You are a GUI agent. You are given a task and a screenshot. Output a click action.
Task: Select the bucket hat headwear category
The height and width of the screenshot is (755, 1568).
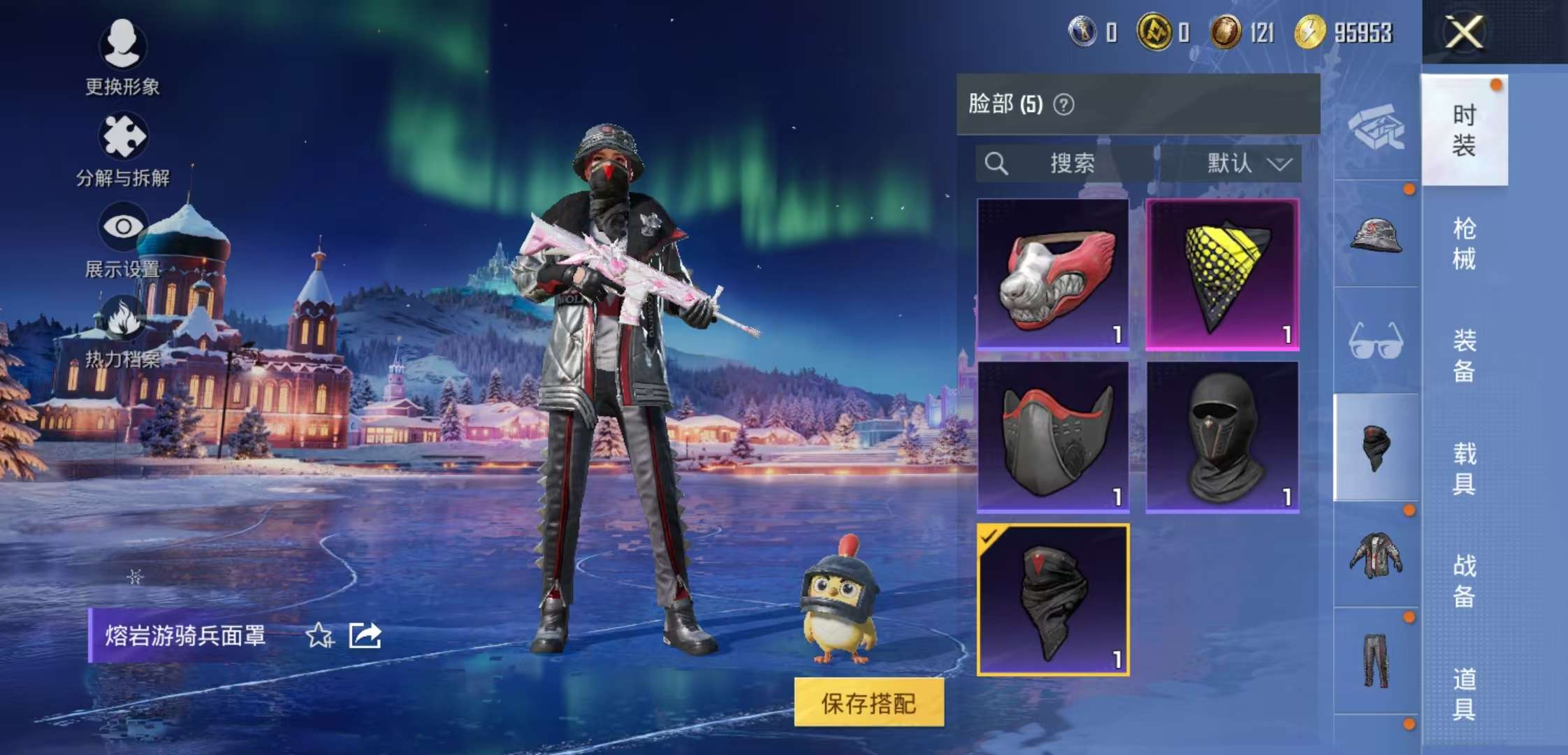coord(1376,235)
